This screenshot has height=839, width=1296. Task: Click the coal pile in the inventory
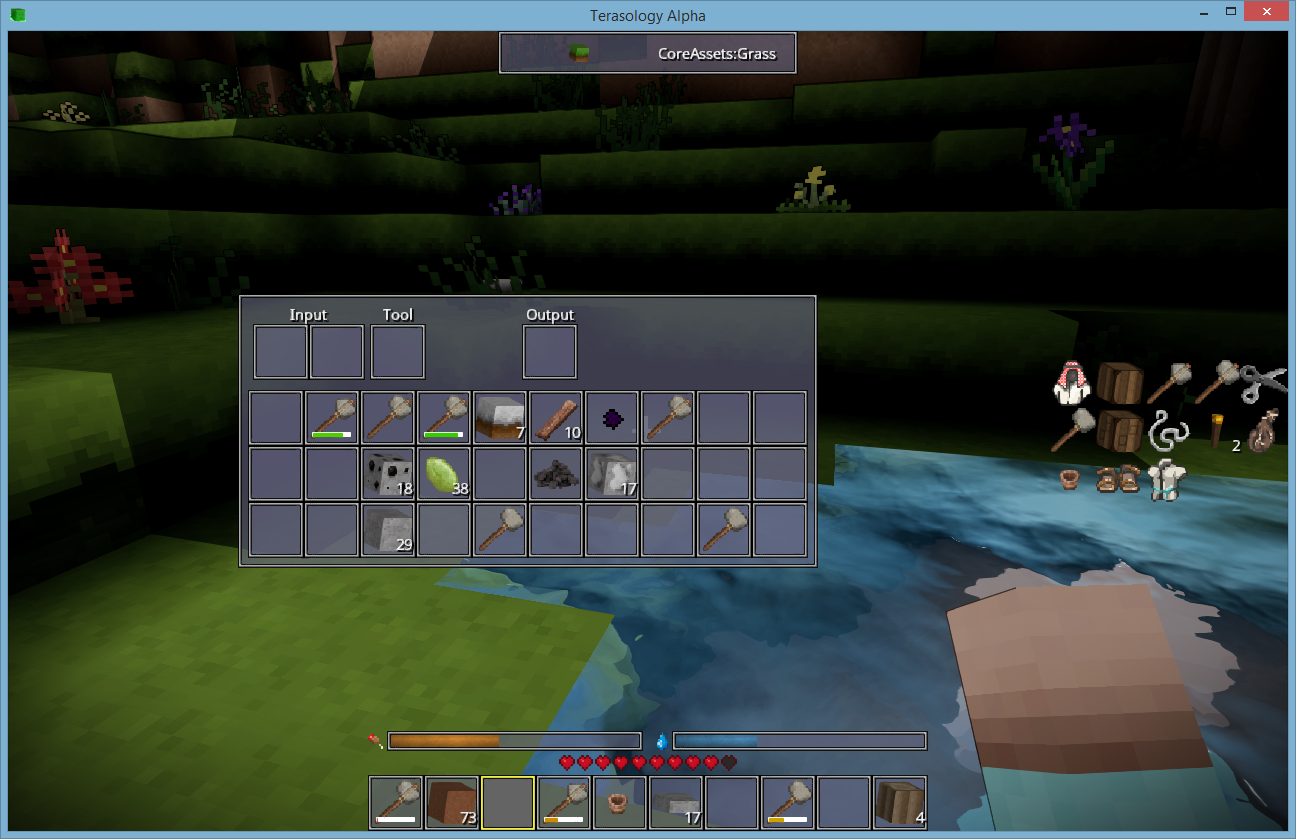tap(555, 473)
